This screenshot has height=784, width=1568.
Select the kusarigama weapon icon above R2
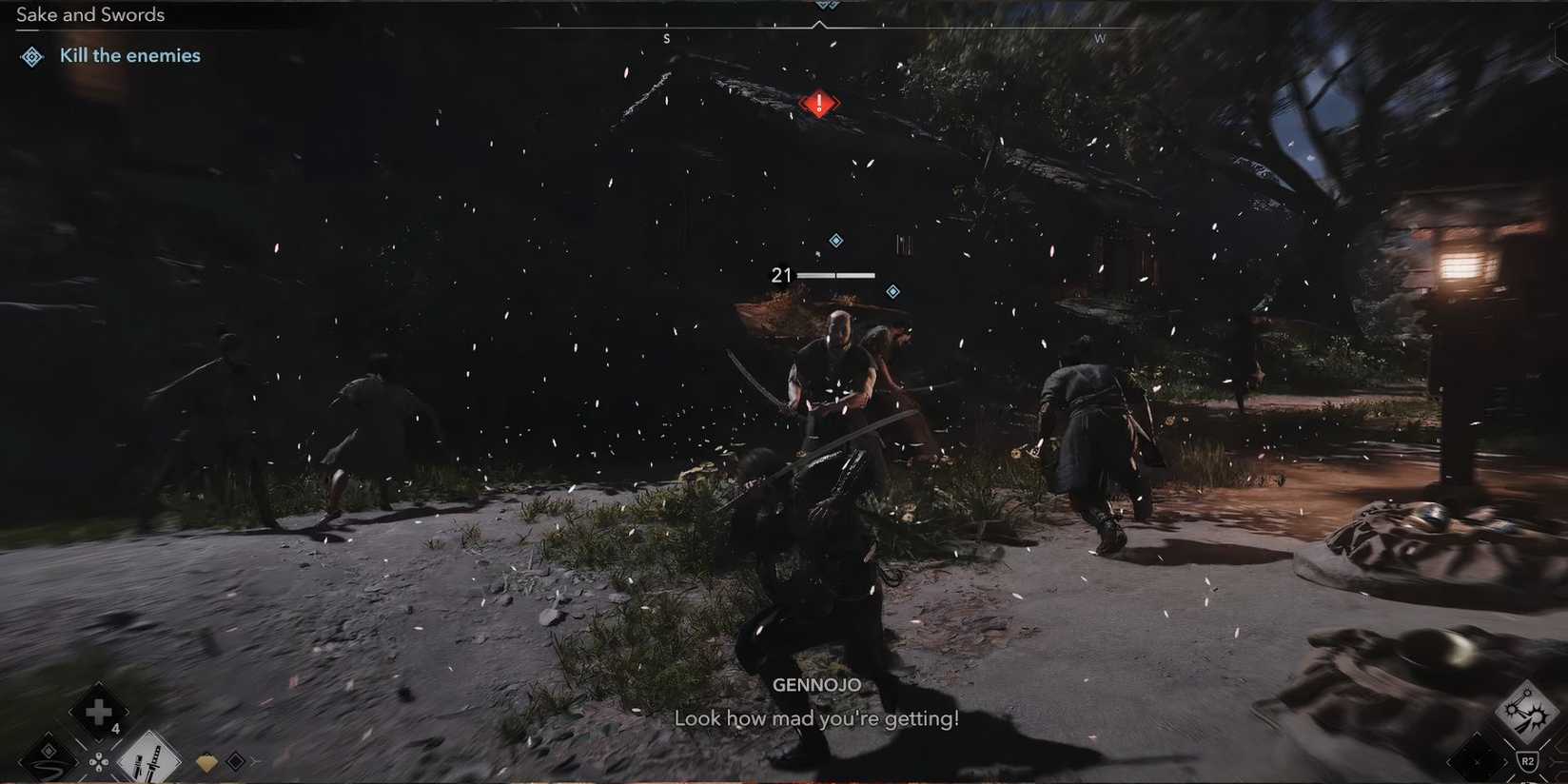click(x=1529, y=710)
